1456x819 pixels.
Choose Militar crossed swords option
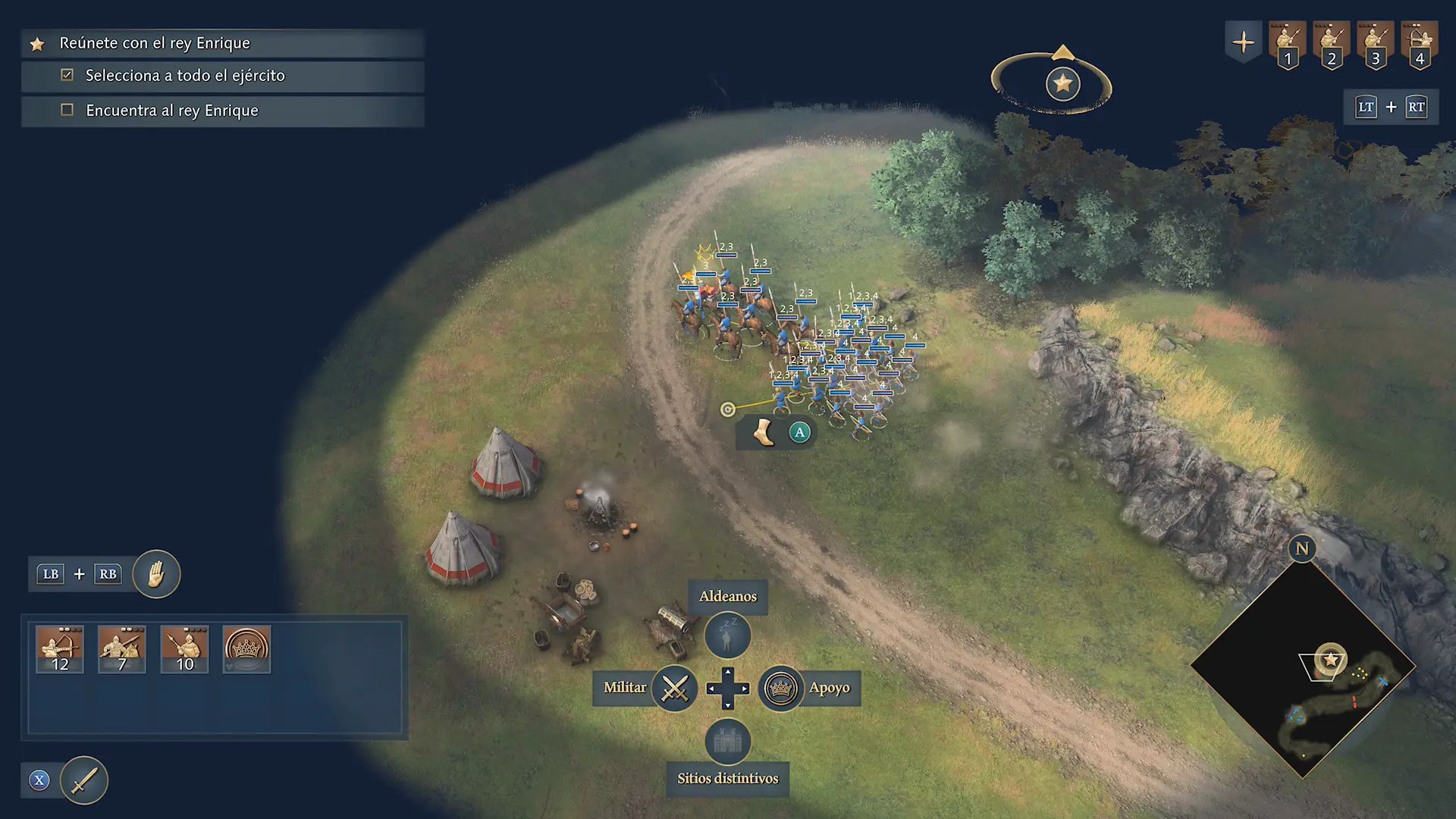(674, 689)
